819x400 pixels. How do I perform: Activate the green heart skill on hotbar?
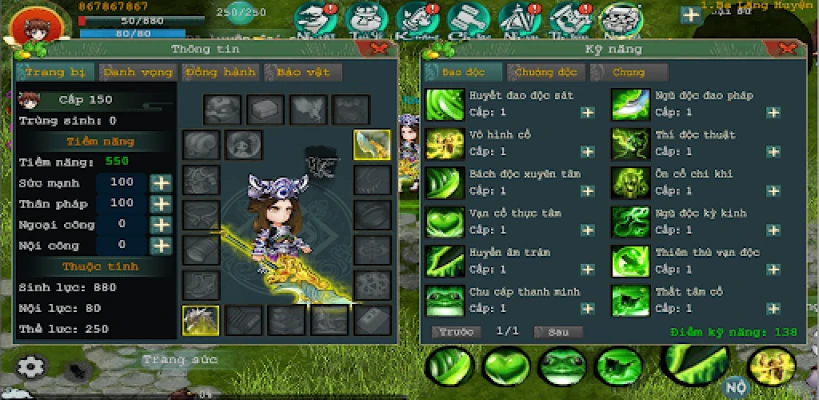click(505, 367)
